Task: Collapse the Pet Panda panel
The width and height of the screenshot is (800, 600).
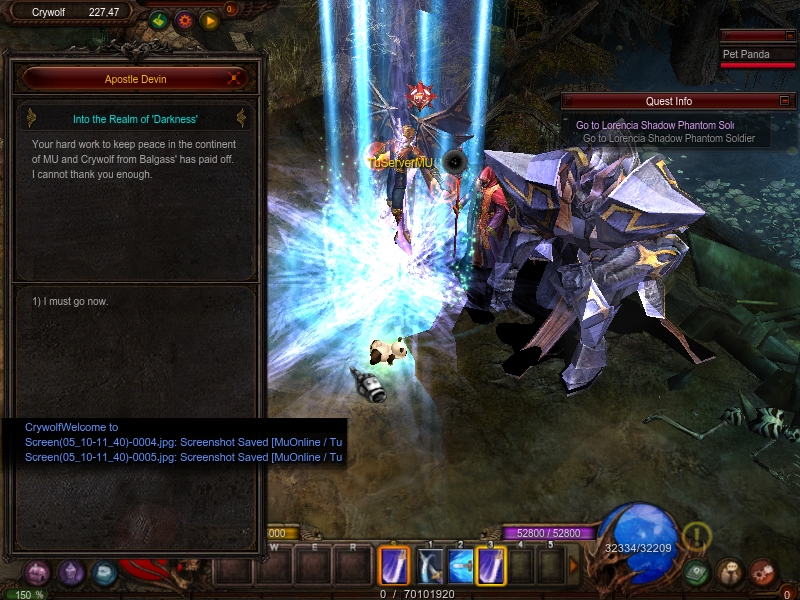Action: click(785, 36)
